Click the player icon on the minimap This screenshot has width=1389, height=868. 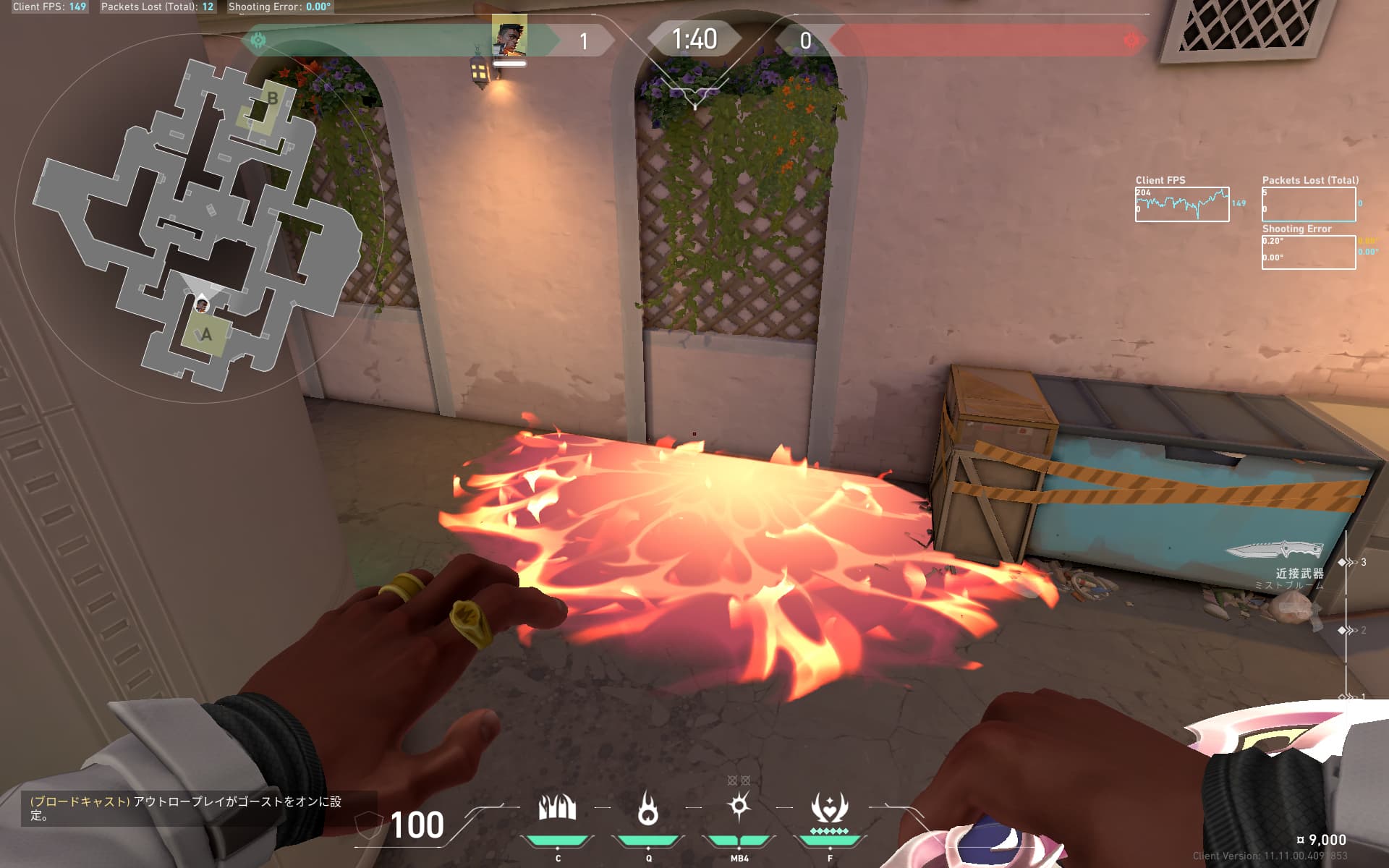coord(202,306)
